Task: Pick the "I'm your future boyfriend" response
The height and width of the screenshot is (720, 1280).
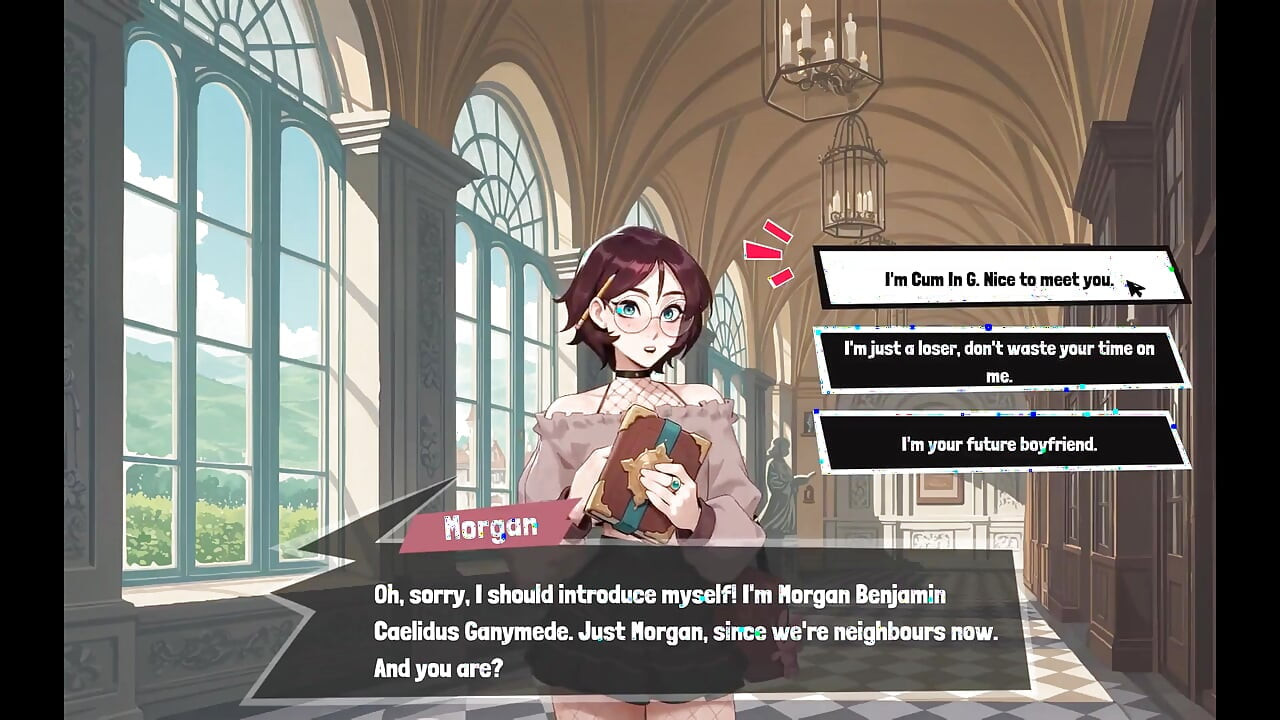Action: pos(999,443)
